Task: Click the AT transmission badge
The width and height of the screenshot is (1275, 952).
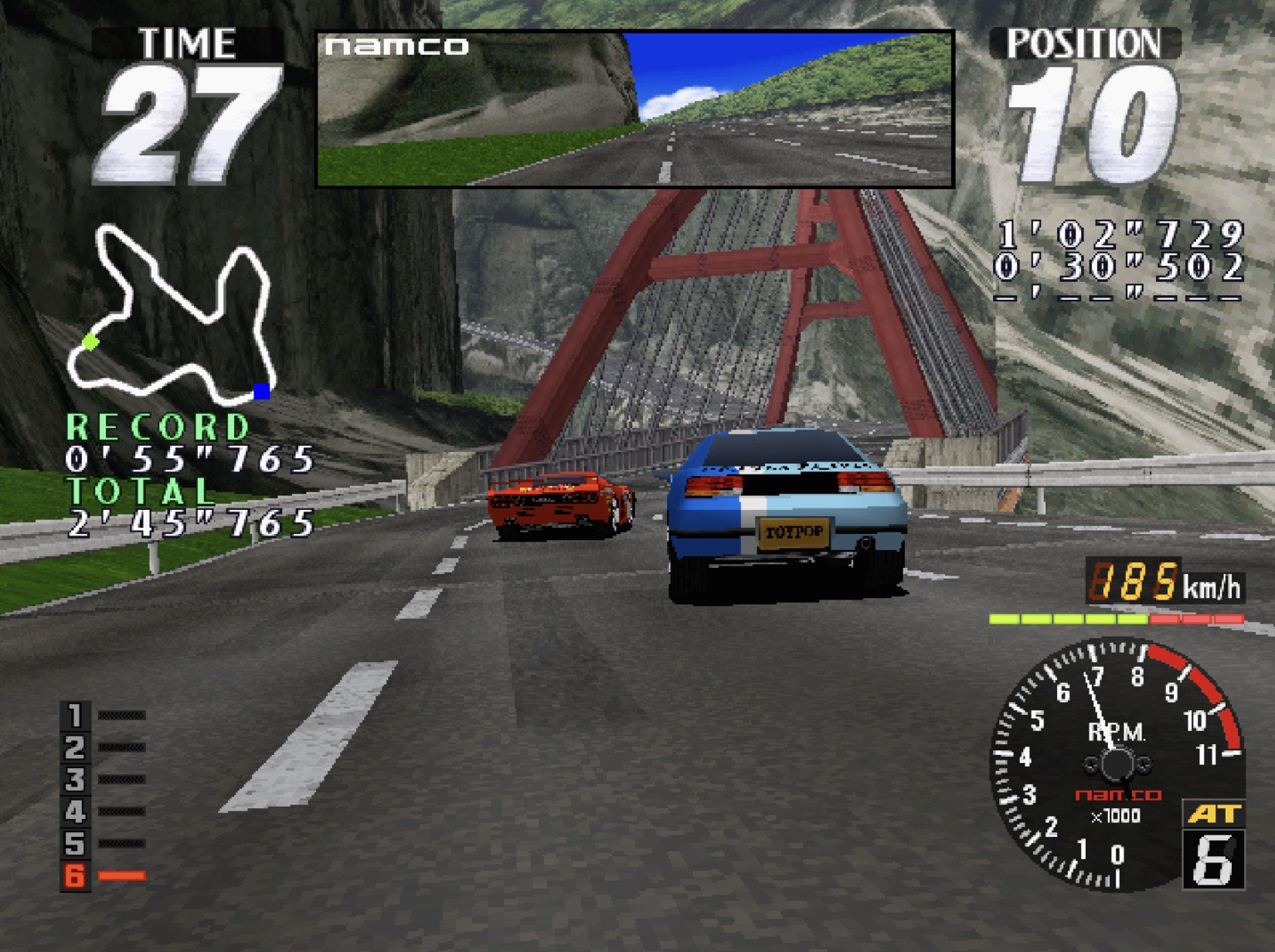Action: point(1213,814)
